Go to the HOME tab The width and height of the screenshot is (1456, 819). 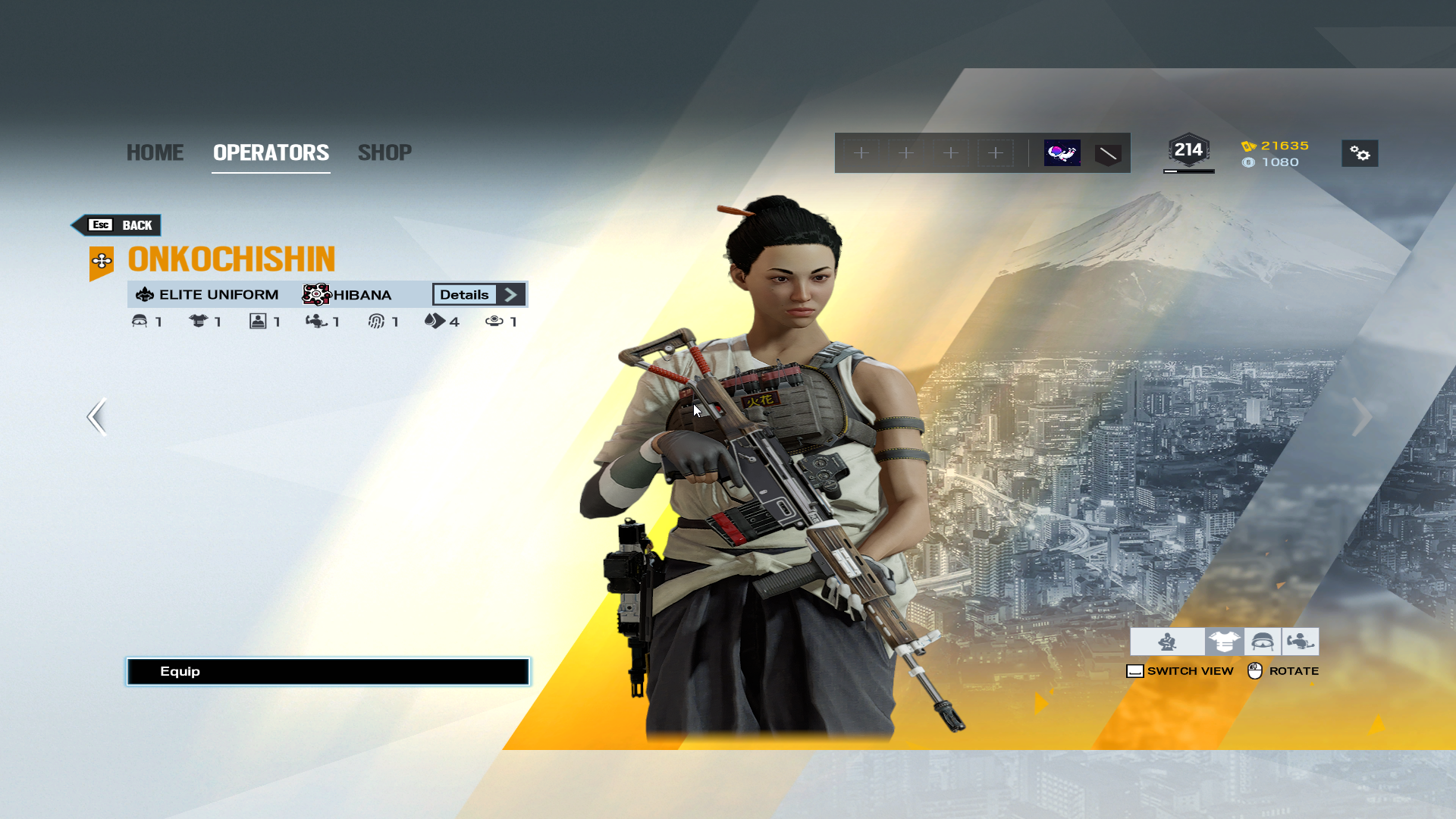[155, 152]
